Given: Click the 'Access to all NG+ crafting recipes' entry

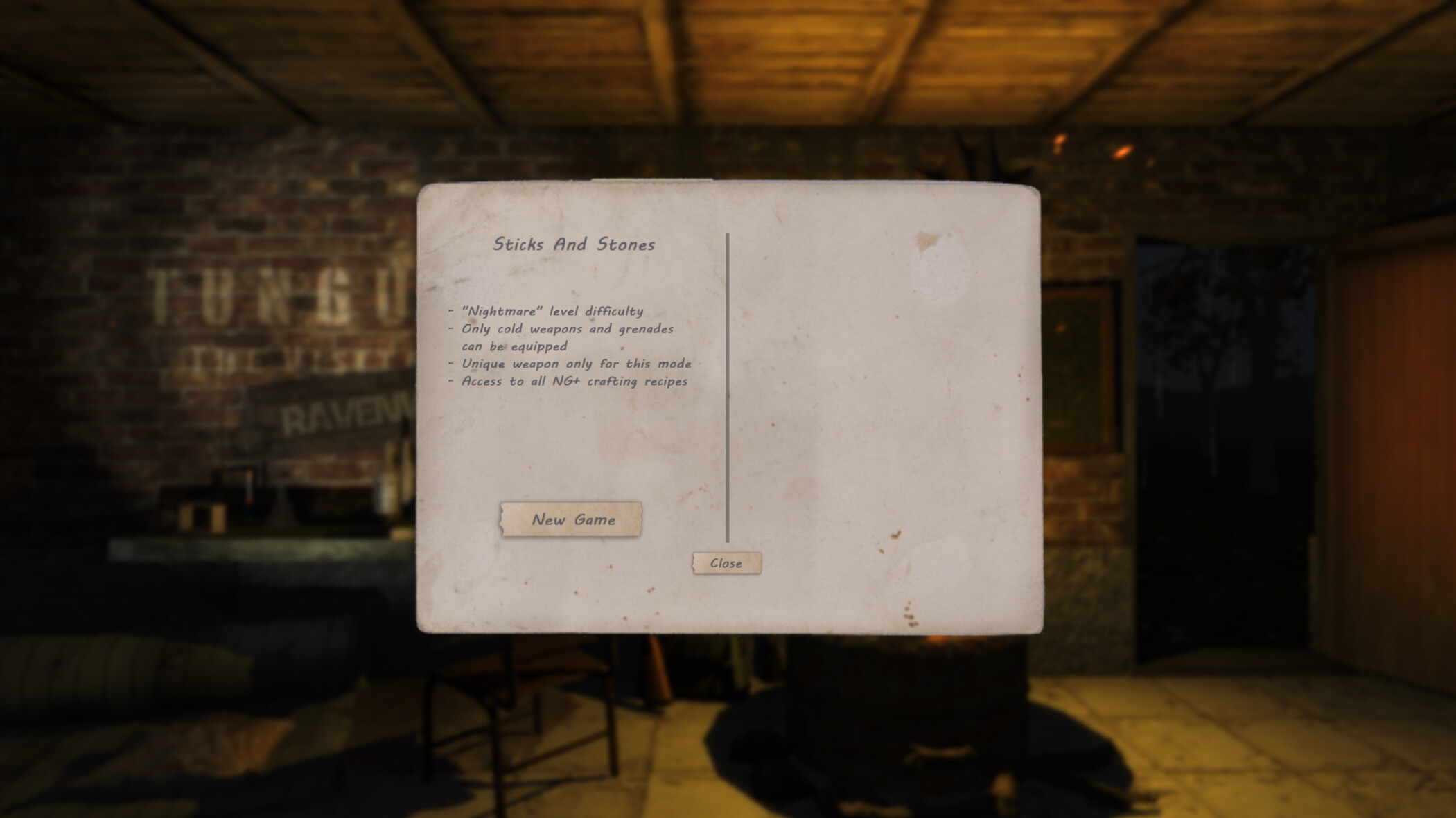Looking at the screenshot, I should click(x=570, y=381).
